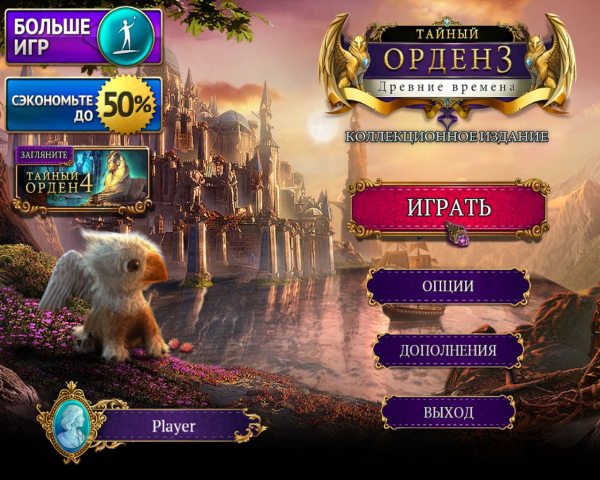Viewport: 600px width, 480px height.
Task: Open the ОПЦИИ settings menu
Action: [447, 286]
